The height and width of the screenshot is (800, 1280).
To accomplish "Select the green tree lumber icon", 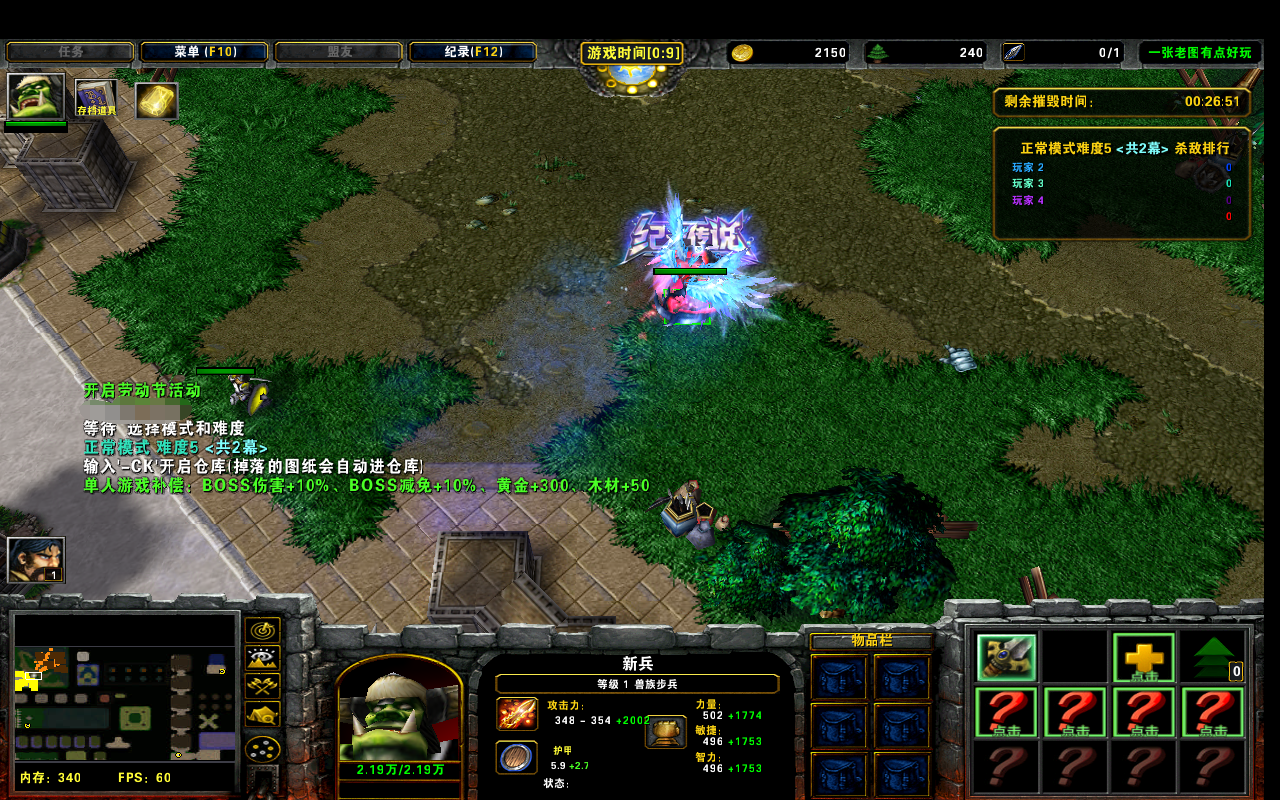I will coord(1213,657).
